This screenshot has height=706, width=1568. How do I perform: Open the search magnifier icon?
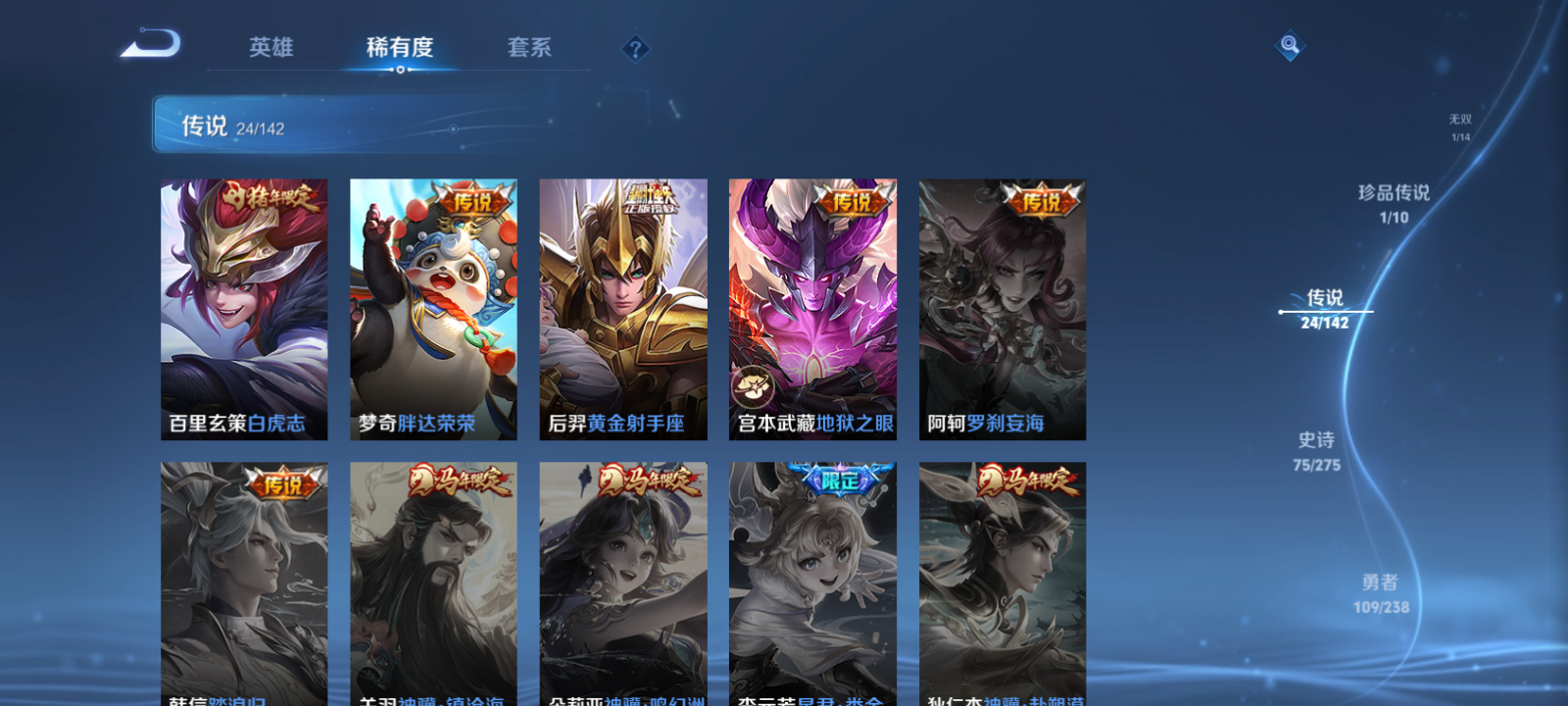tap(1288, 45)
